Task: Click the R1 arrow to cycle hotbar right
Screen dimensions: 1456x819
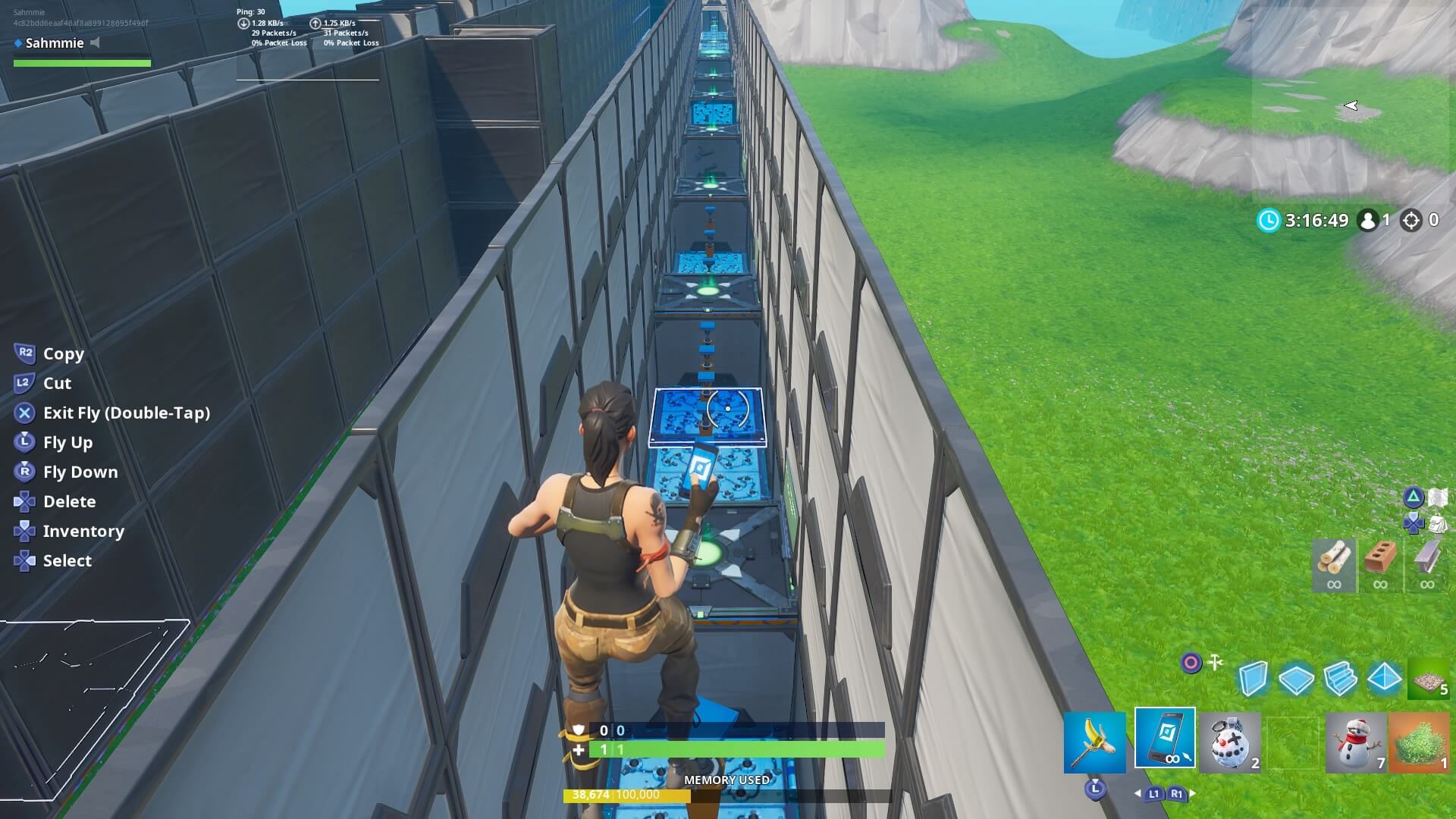Action: coord(1177,795)
